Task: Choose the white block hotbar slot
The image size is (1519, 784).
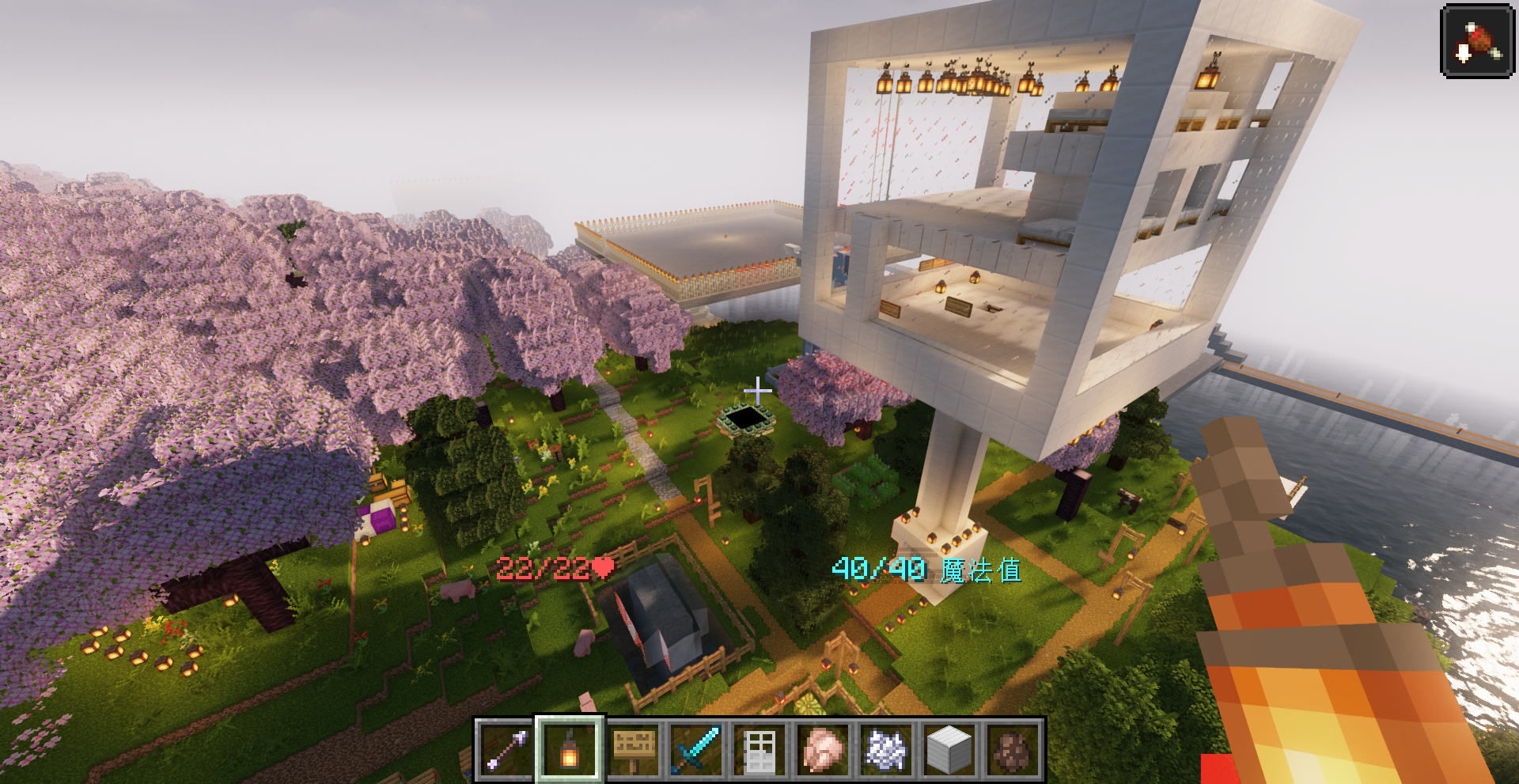Action: pyautogui.click(x=949, y=749)
